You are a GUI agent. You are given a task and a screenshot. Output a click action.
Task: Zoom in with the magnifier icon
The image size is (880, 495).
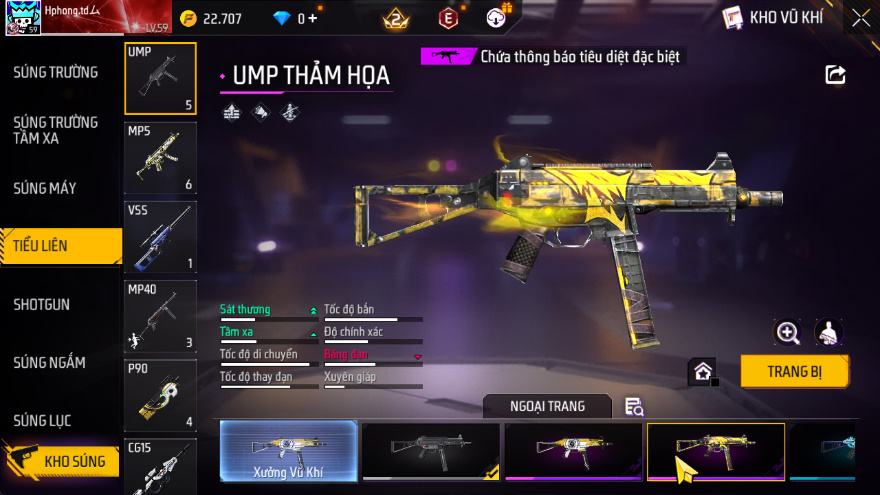[x=788, y=333]
